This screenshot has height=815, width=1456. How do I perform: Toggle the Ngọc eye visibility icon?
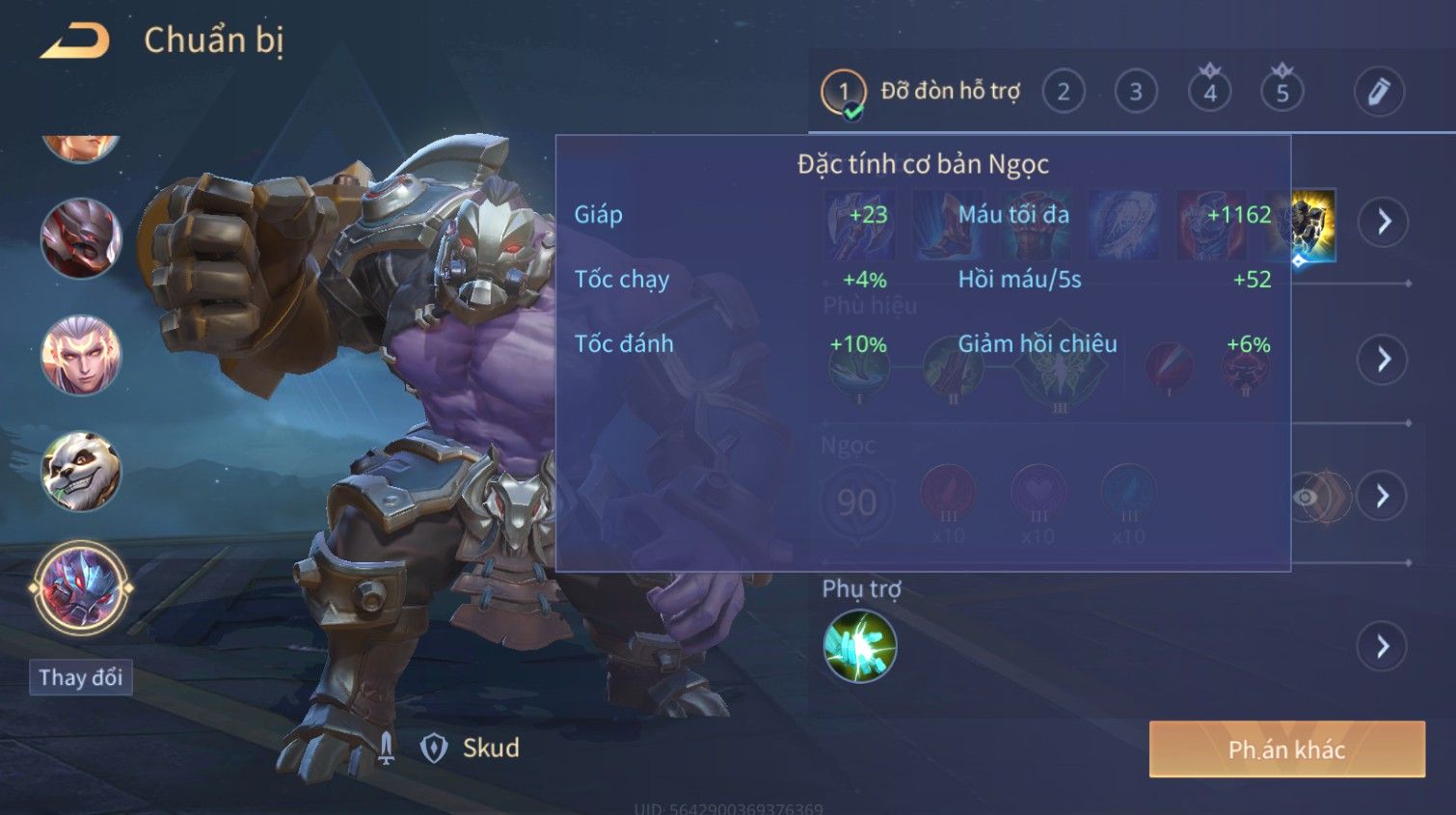click(x=1306, y=497)
